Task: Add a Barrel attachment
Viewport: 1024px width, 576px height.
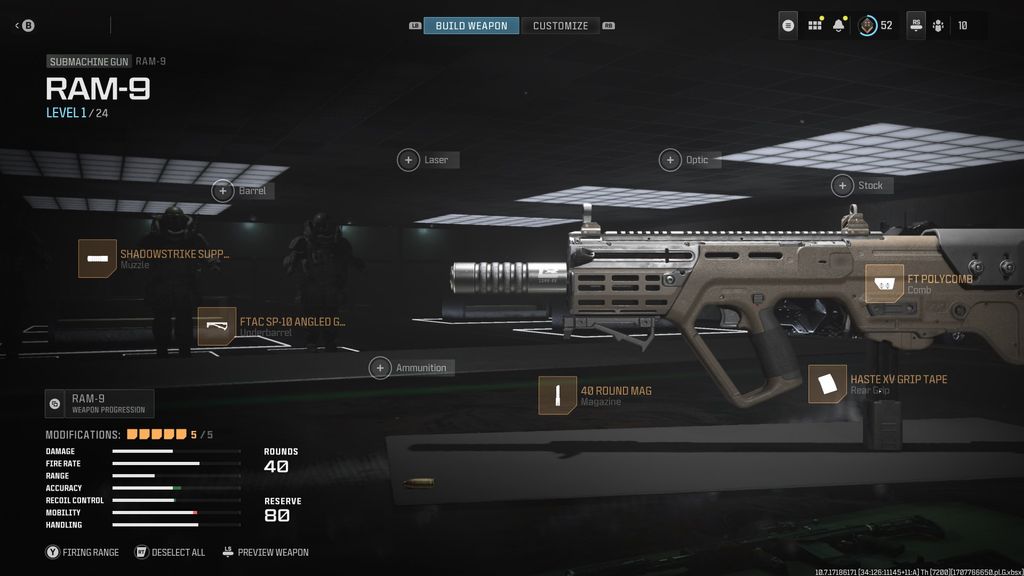Action: click(x=223, y=190)
